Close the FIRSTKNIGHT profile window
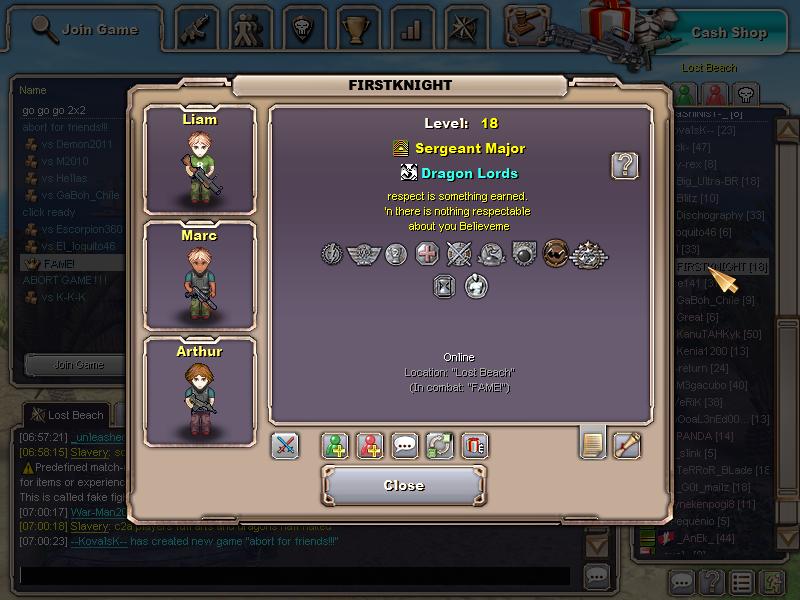Image resolution: width=800 pixels, height=600 pixels. 404,486
